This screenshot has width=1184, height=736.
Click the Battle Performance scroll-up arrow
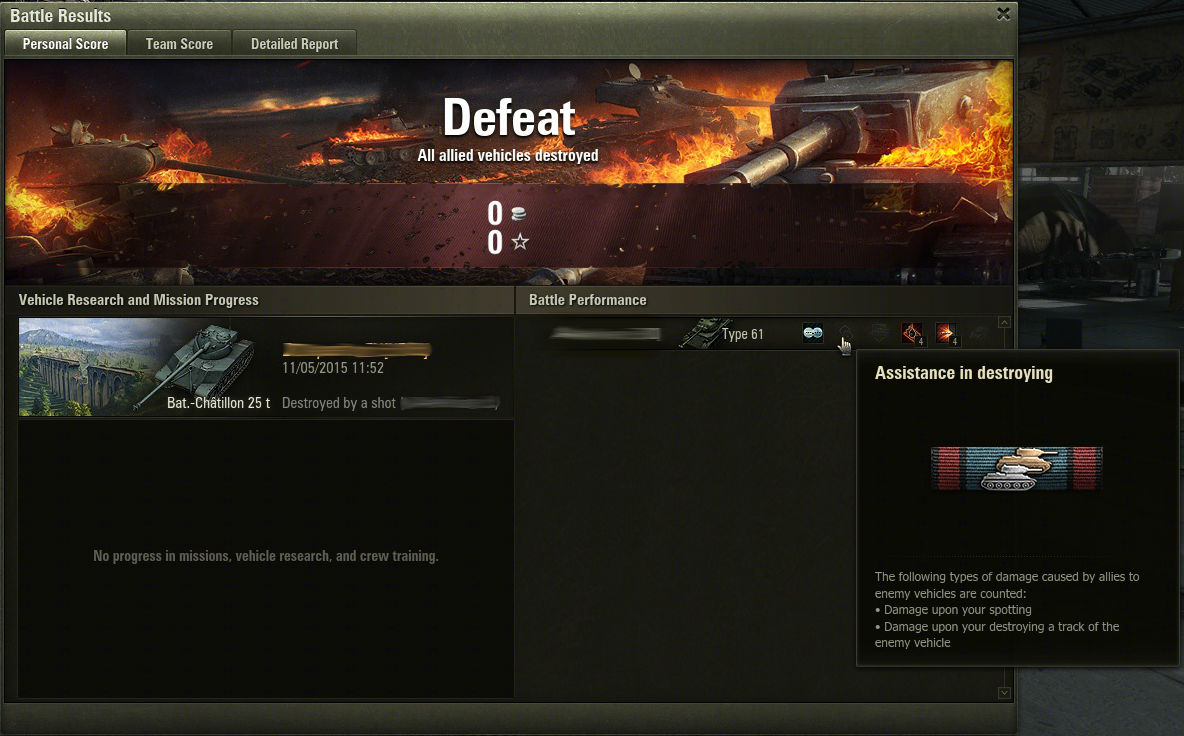(x=1004, y=322)
